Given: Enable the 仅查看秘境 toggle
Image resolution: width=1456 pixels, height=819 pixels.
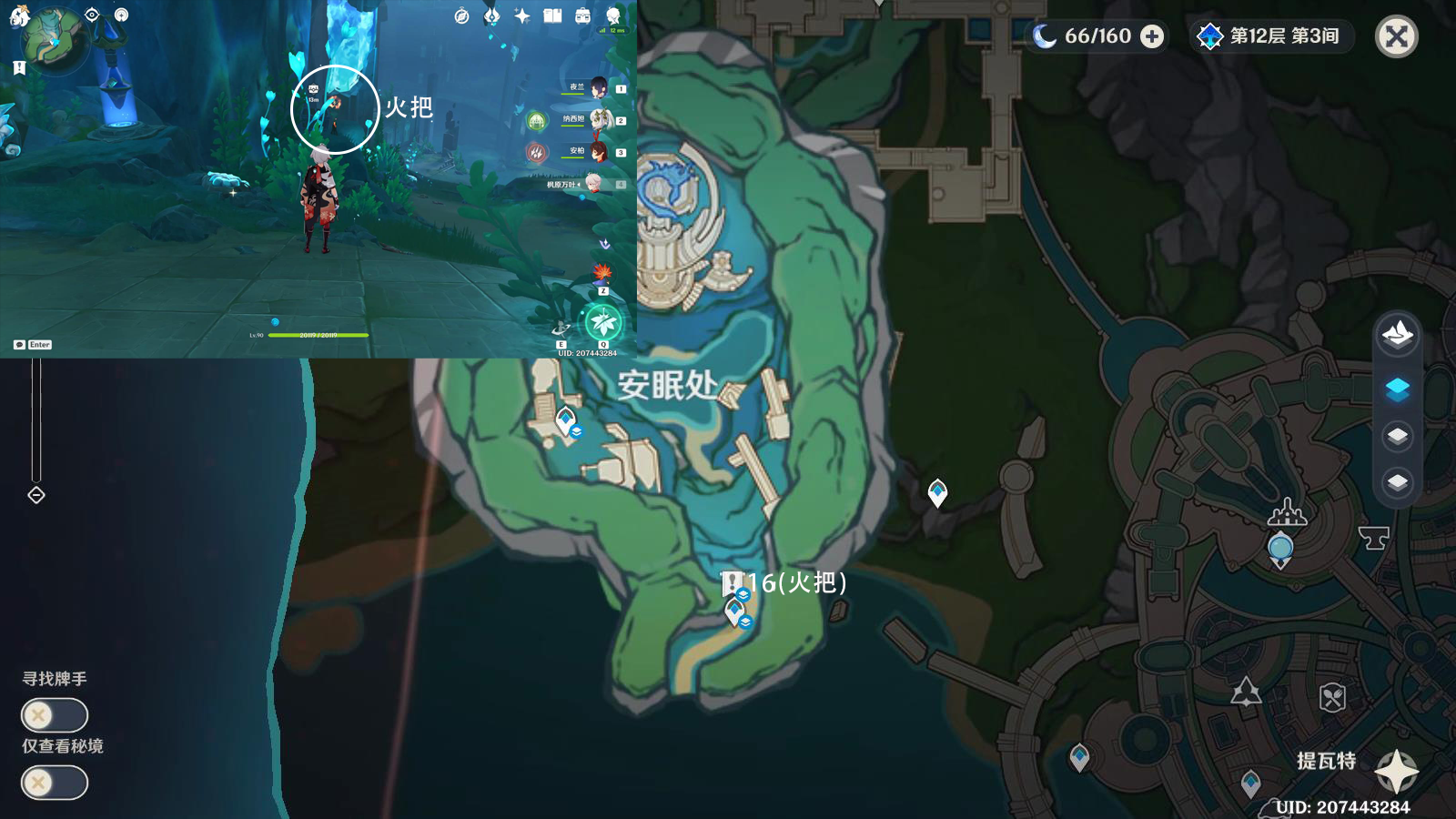Looking at the screenshot, I should (x=53, y=782).
